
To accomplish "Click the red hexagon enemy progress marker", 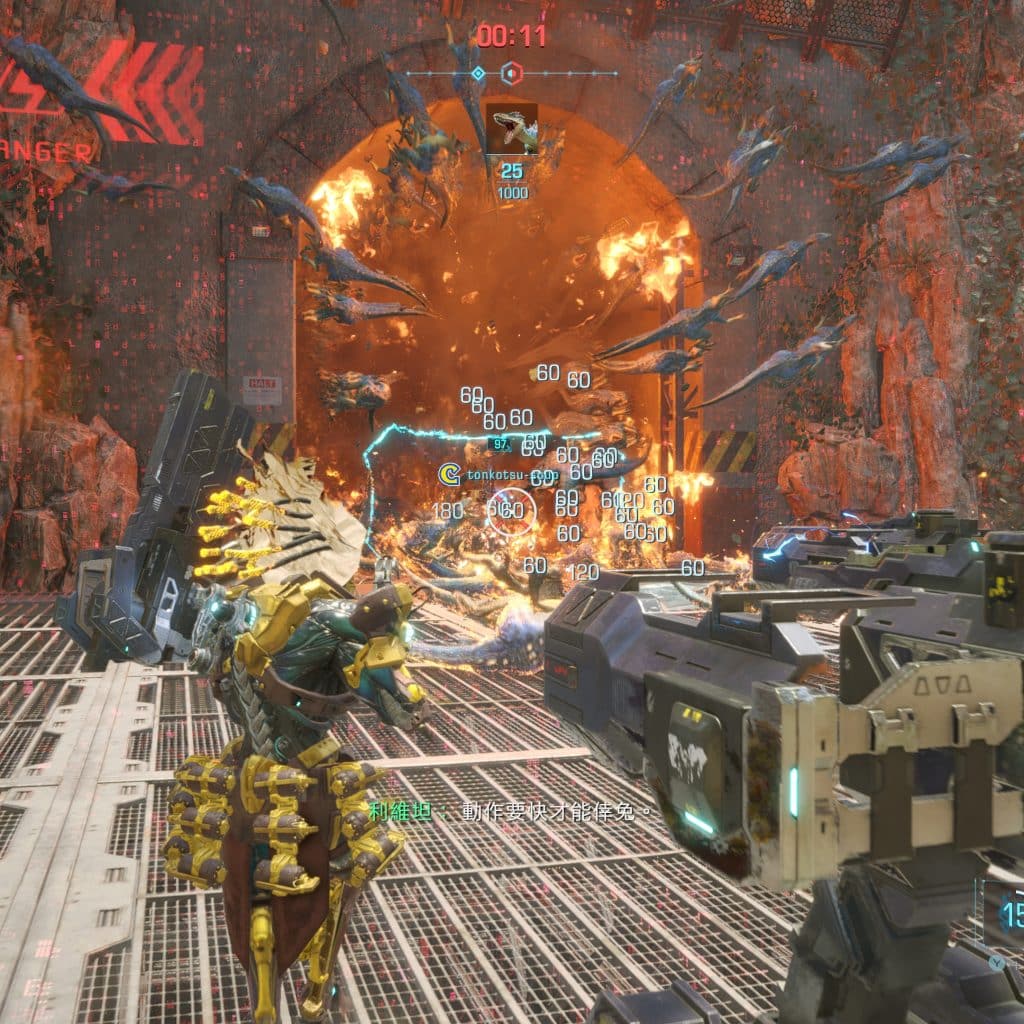I will point(511,73).
